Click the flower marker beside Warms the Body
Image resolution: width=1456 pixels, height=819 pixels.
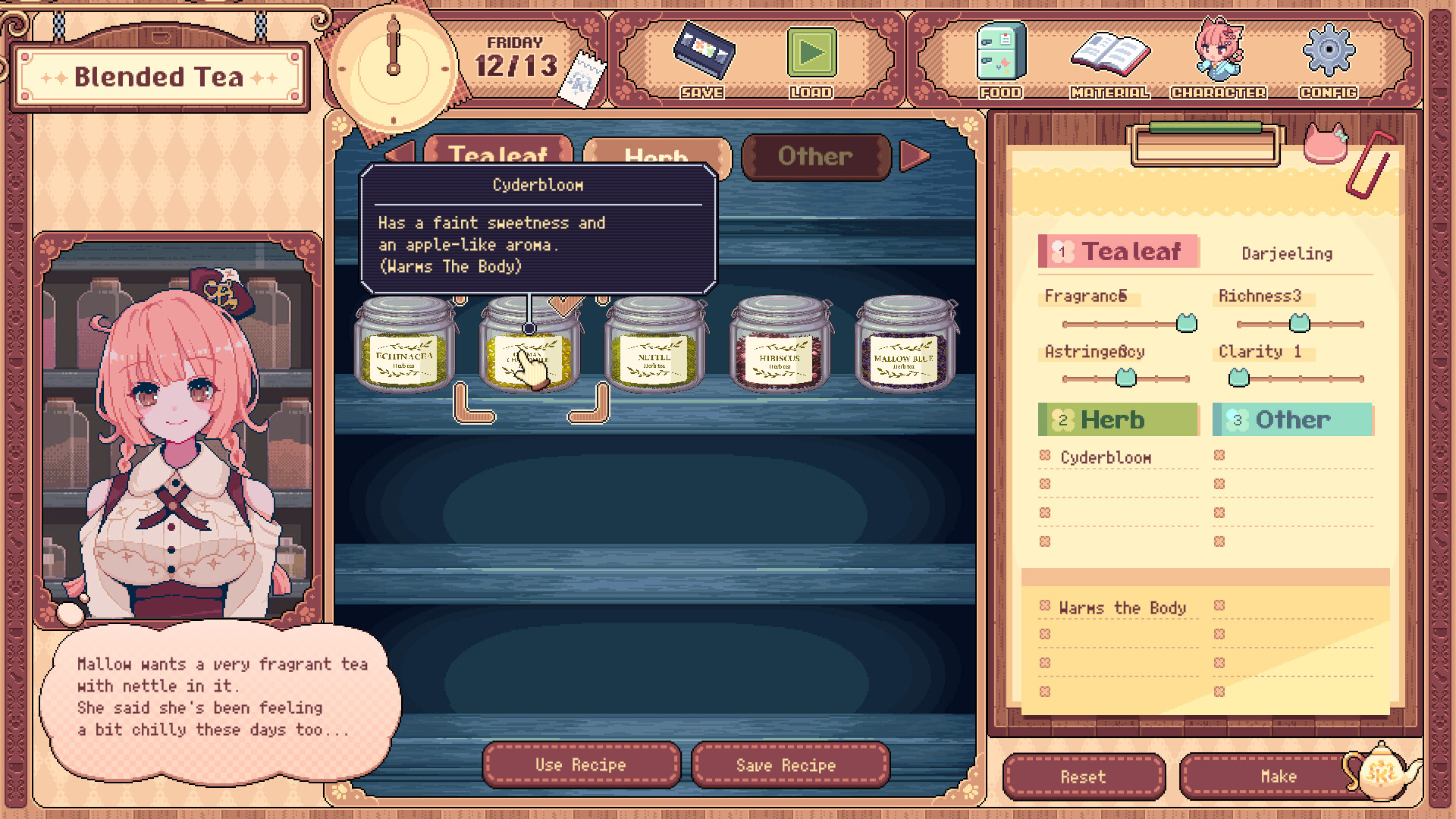(x=1044, y=606)
